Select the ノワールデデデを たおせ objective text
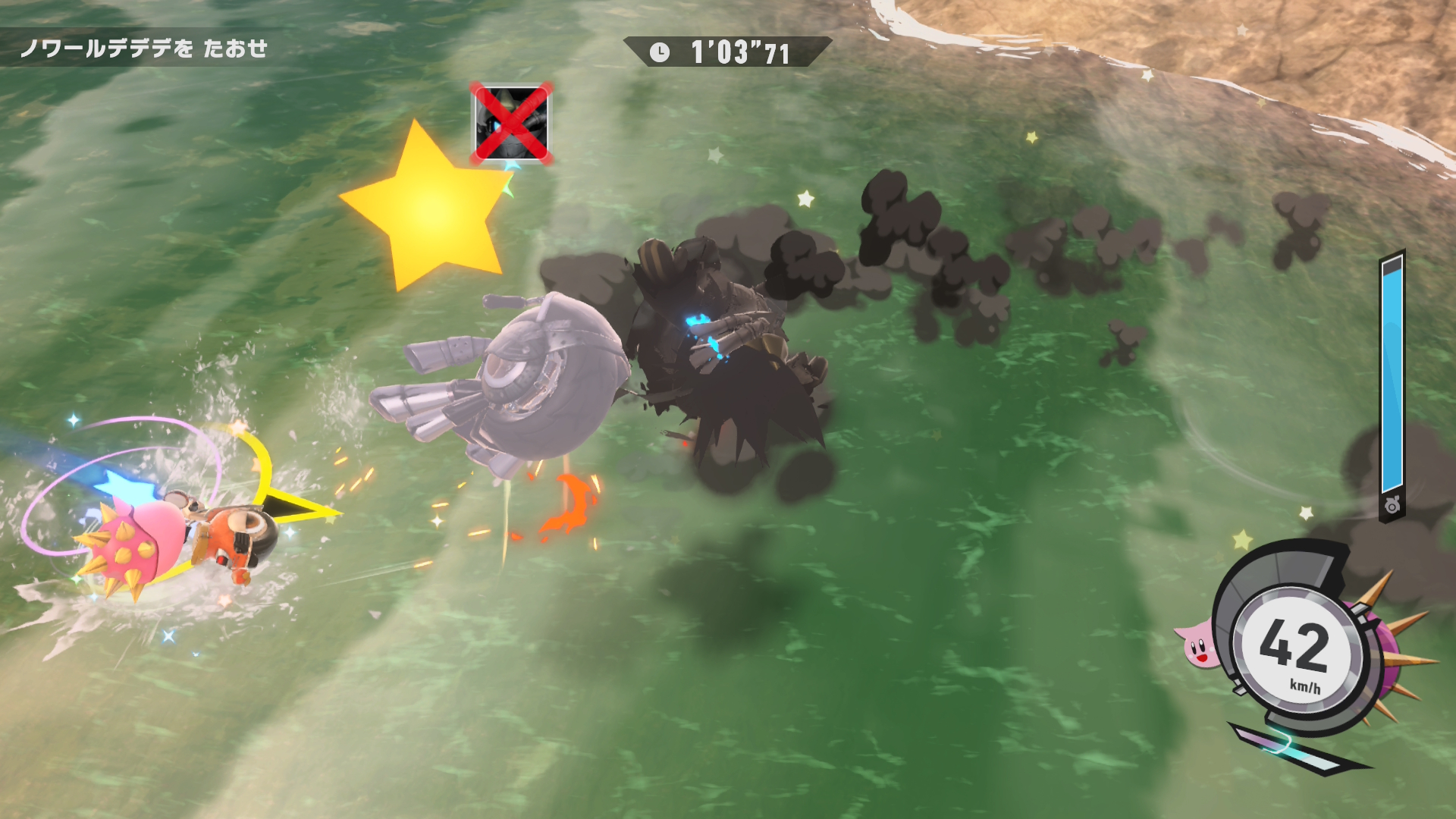1456x819 pixels. pos(144,49)
